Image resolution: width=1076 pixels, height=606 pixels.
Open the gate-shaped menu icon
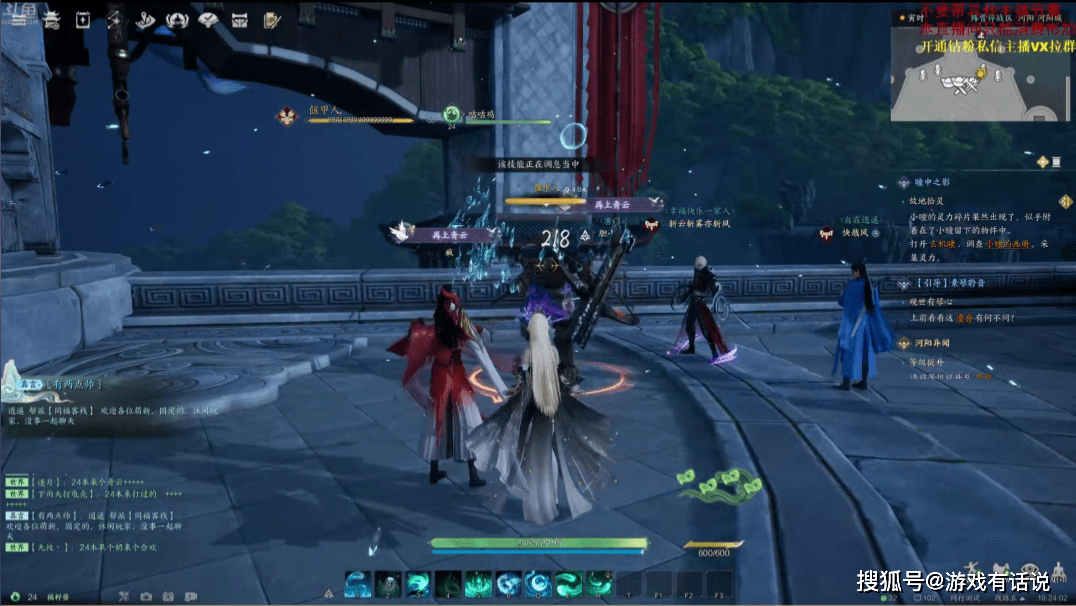coord(240,19)
